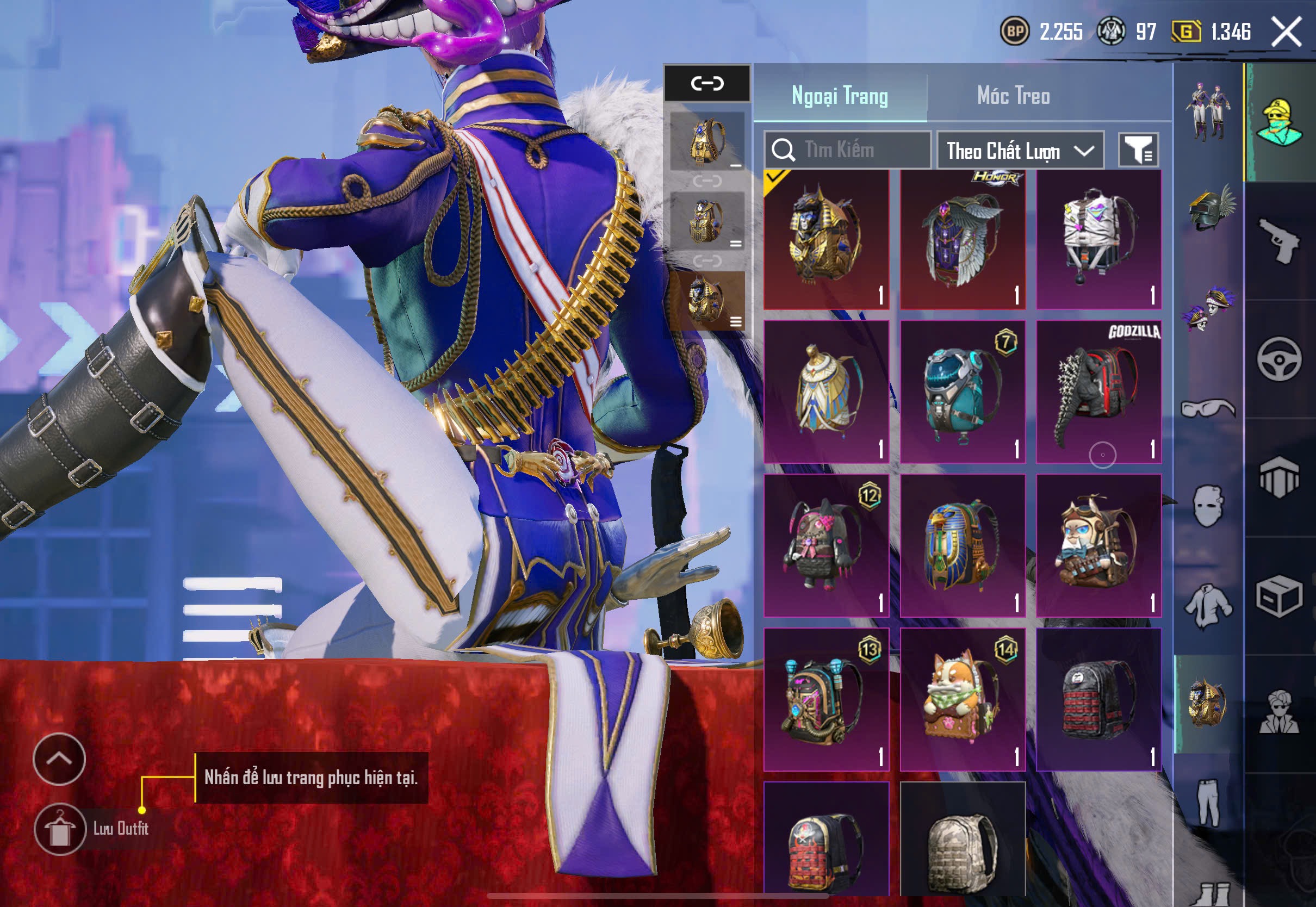This screenshot has height=907, width=1316.
Task: Open the filter funnel options
Action: pyautogui.click(x=1138, y=151)
